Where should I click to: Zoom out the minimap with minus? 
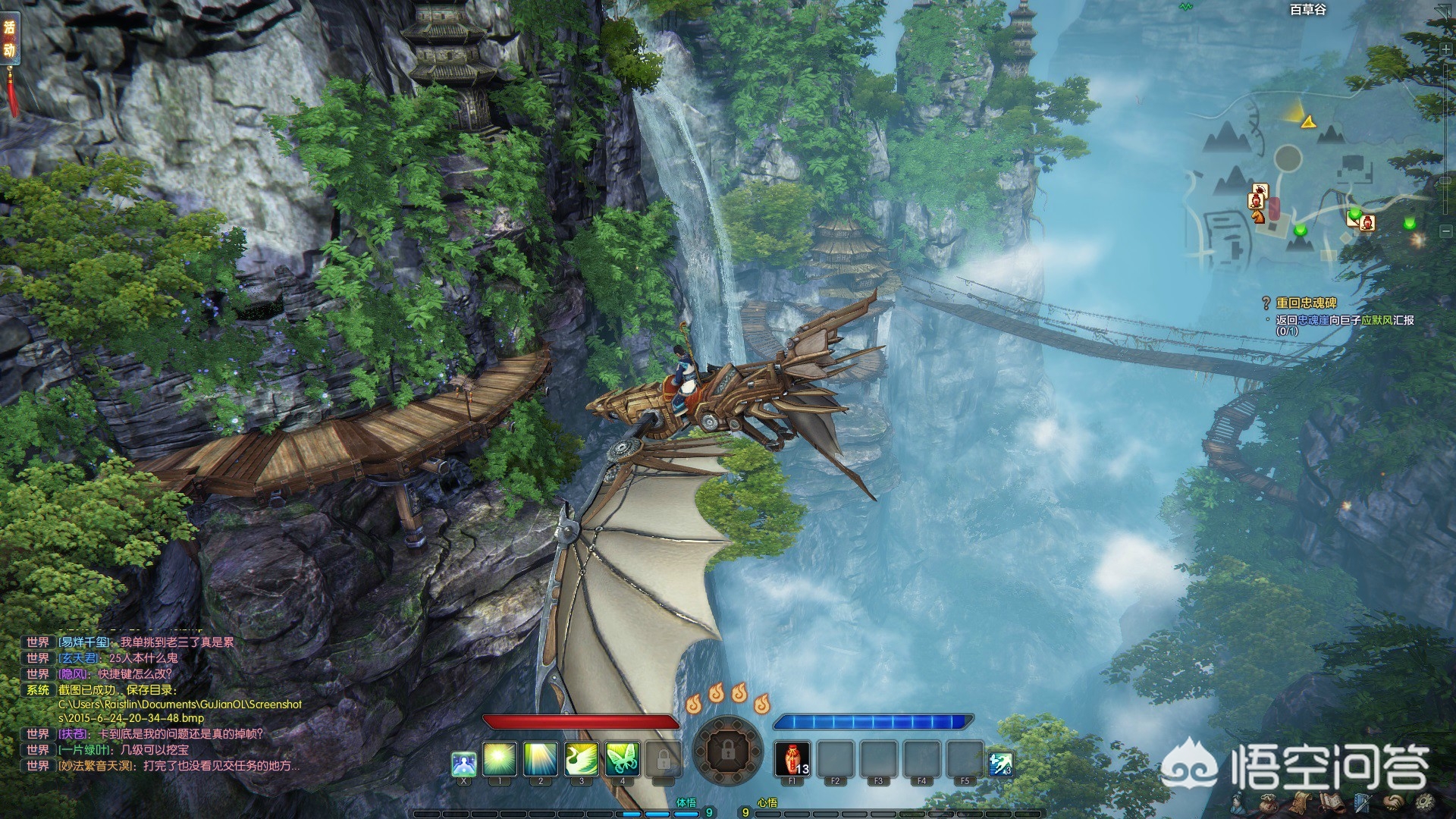point(1446,231)
